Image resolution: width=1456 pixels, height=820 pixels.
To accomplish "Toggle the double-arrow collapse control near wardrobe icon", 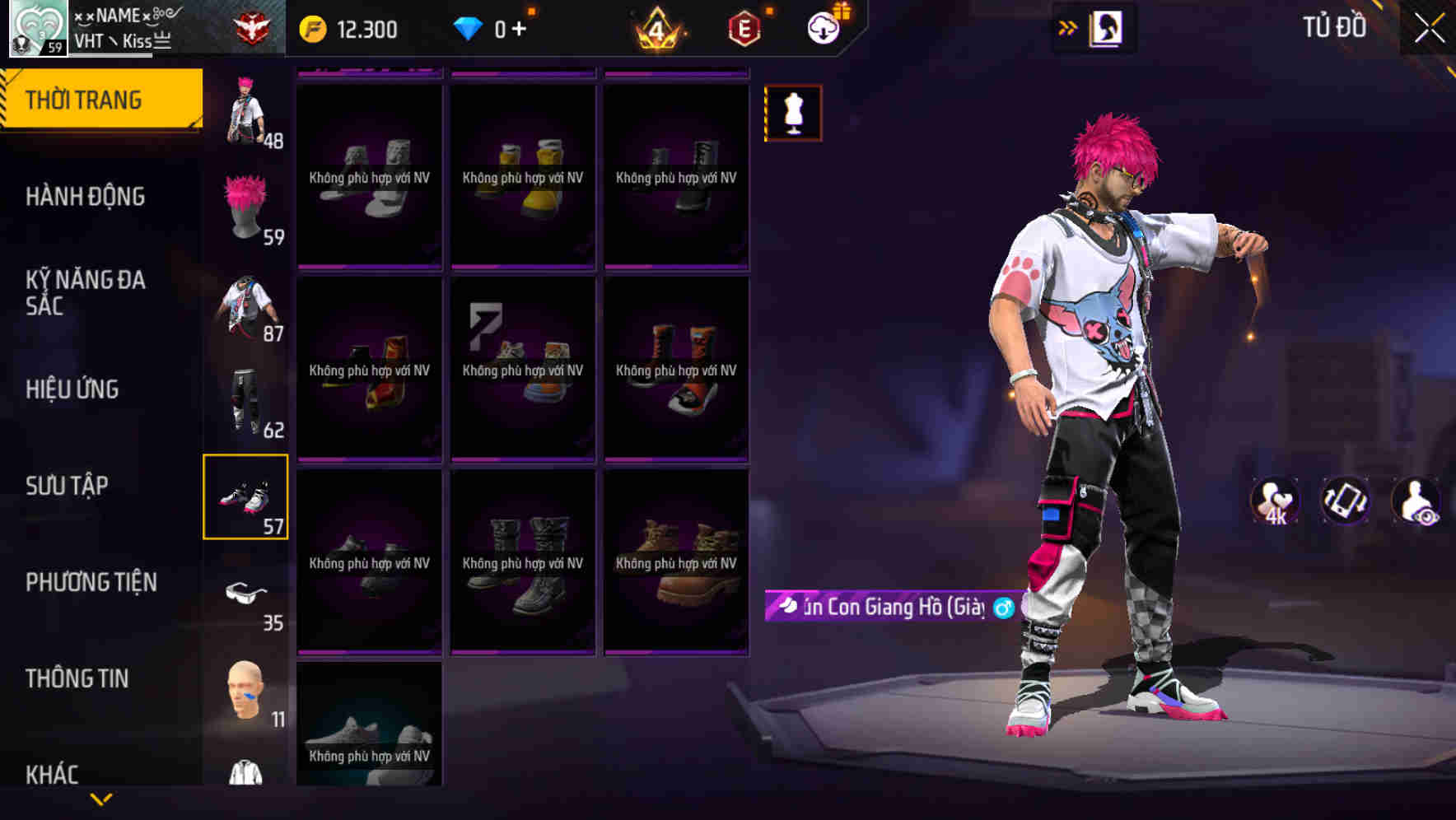I will (1066, 26).
